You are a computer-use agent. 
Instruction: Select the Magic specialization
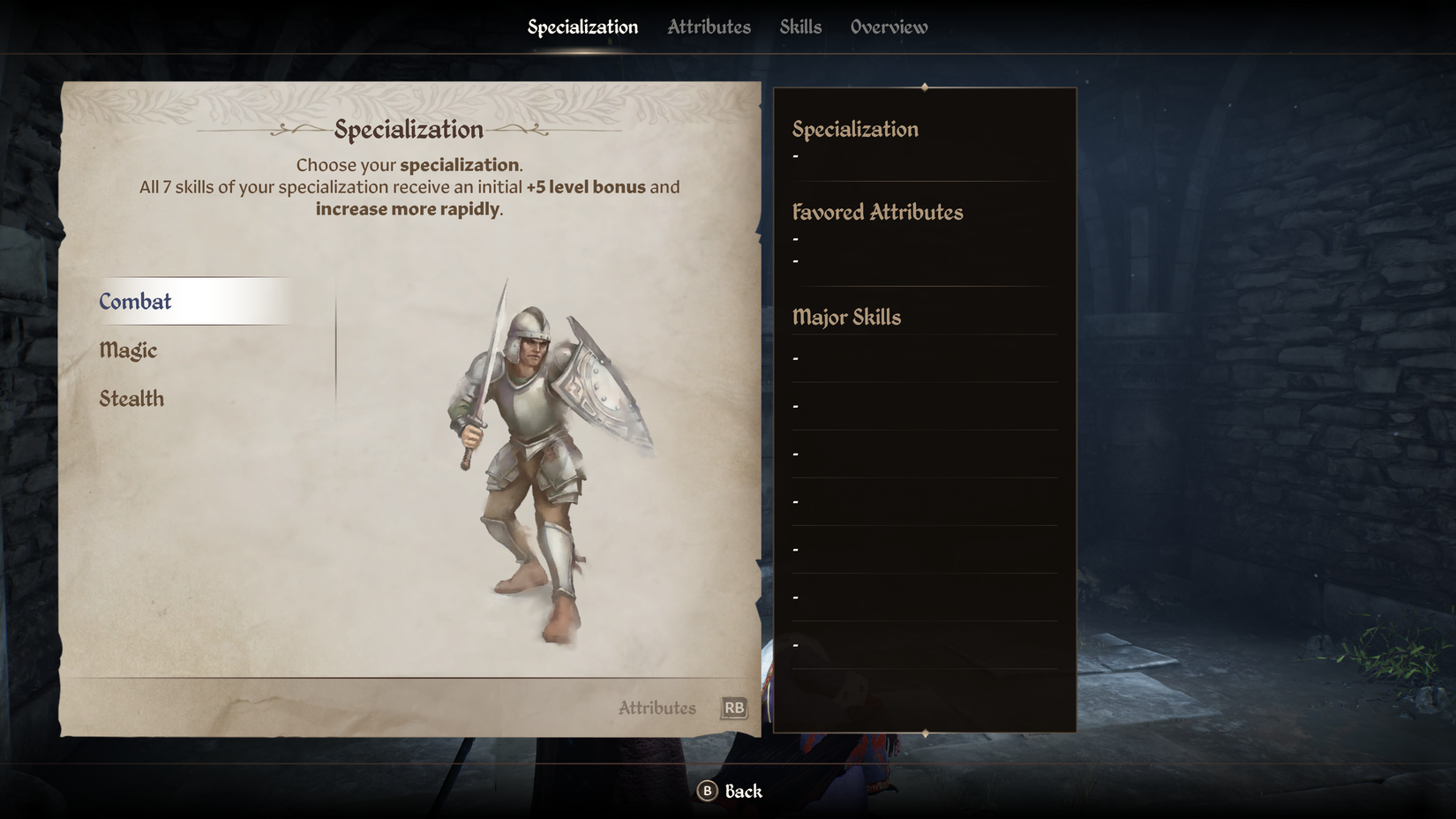click(129, 350)
